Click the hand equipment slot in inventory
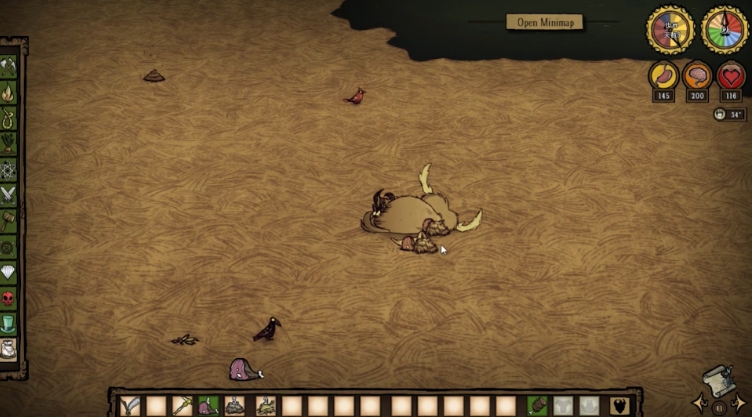 538,406
